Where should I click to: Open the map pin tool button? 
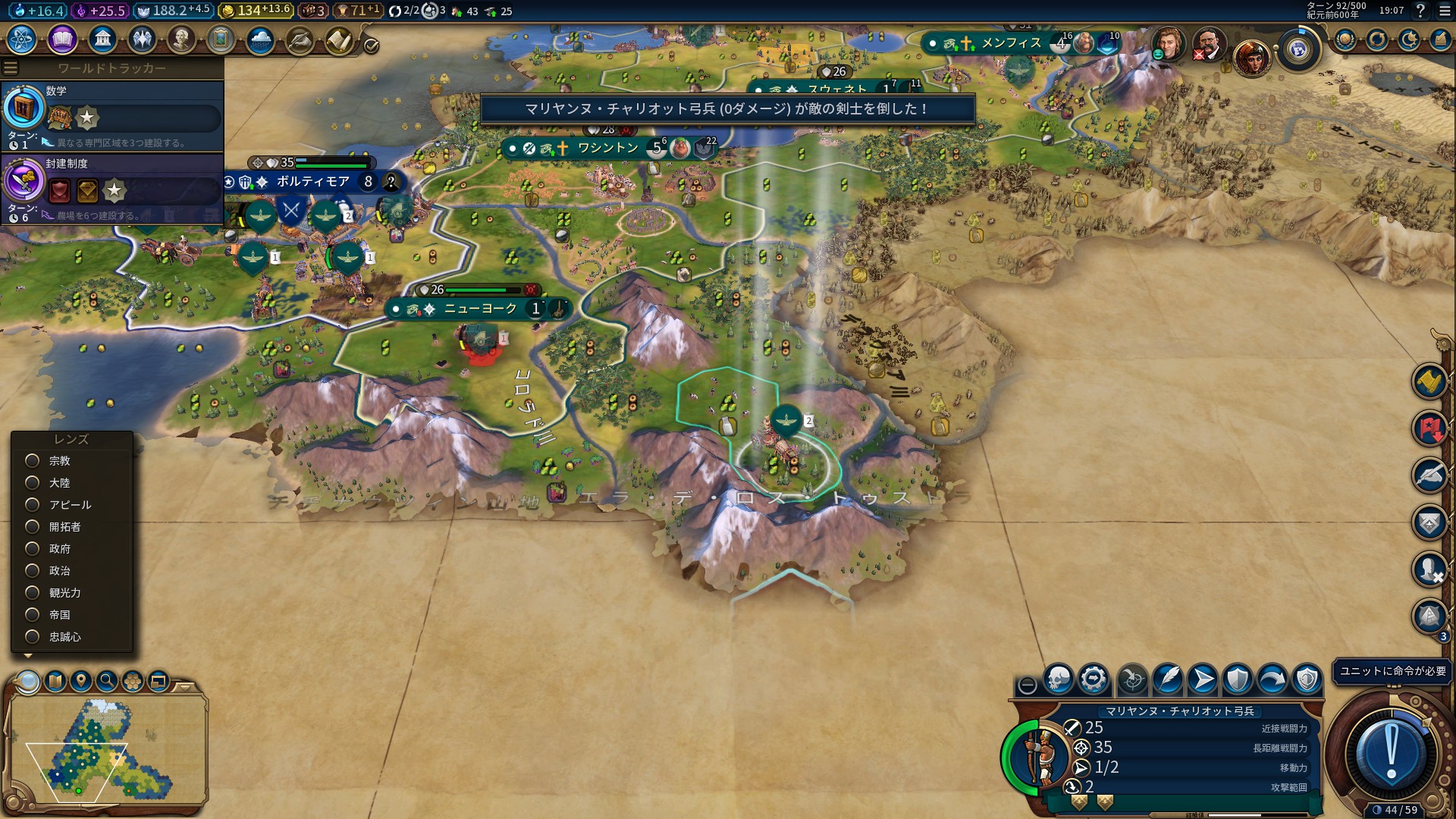(81, 681)
